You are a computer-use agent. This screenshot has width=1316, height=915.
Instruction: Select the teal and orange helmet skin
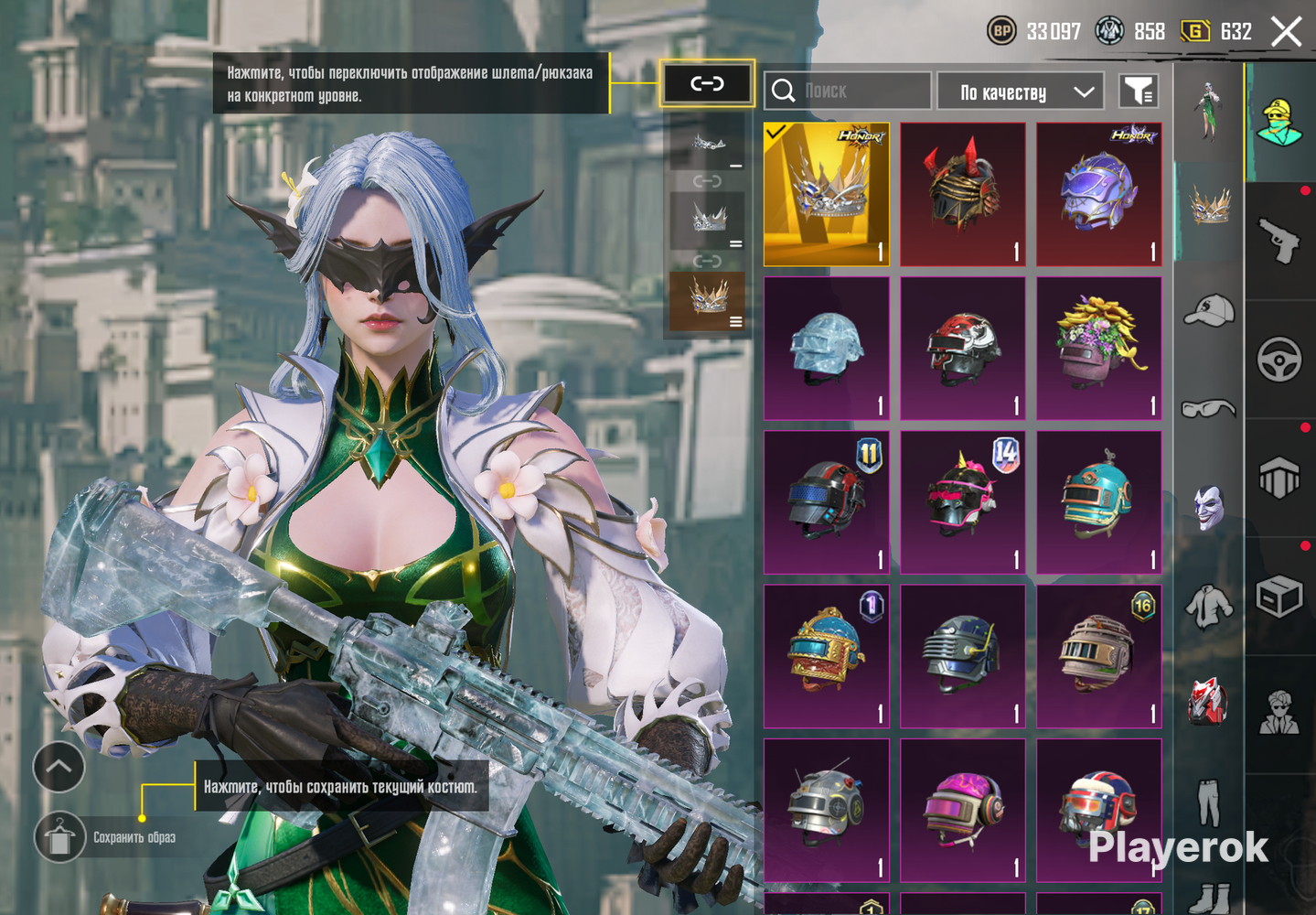click(1098, 502)
